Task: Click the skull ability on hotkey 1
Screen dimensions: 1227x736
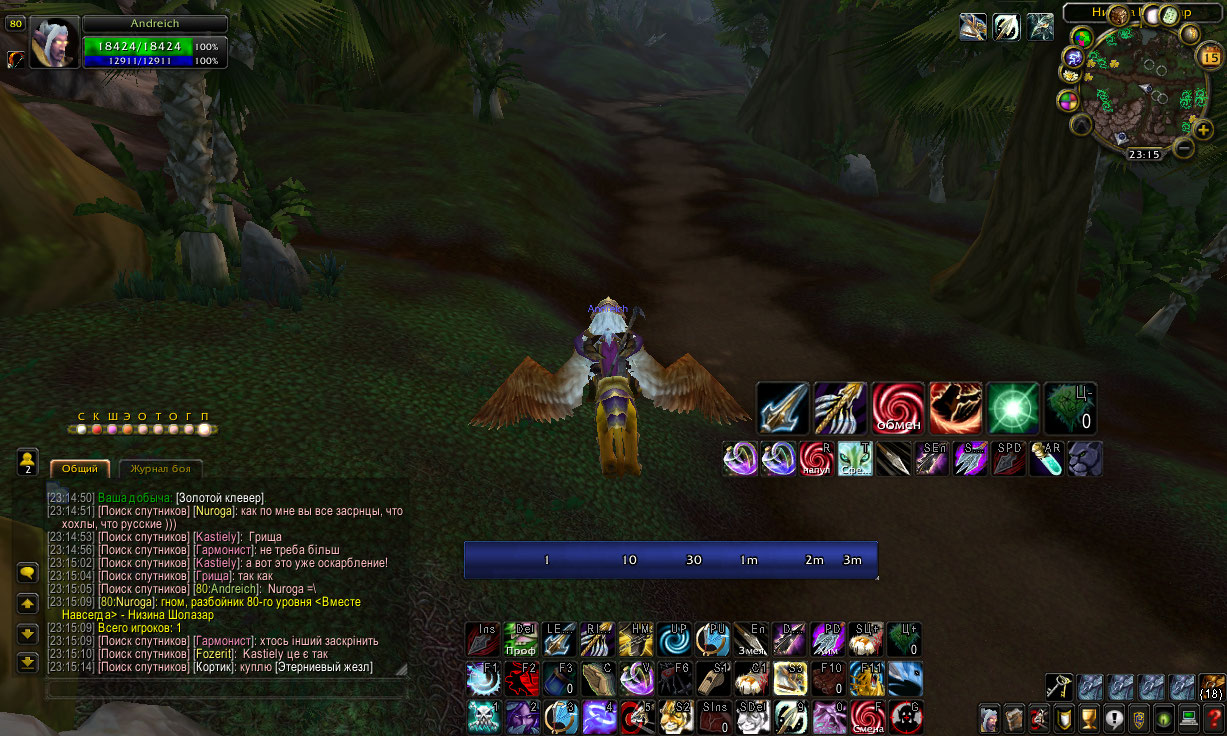Action: [484, 716]
